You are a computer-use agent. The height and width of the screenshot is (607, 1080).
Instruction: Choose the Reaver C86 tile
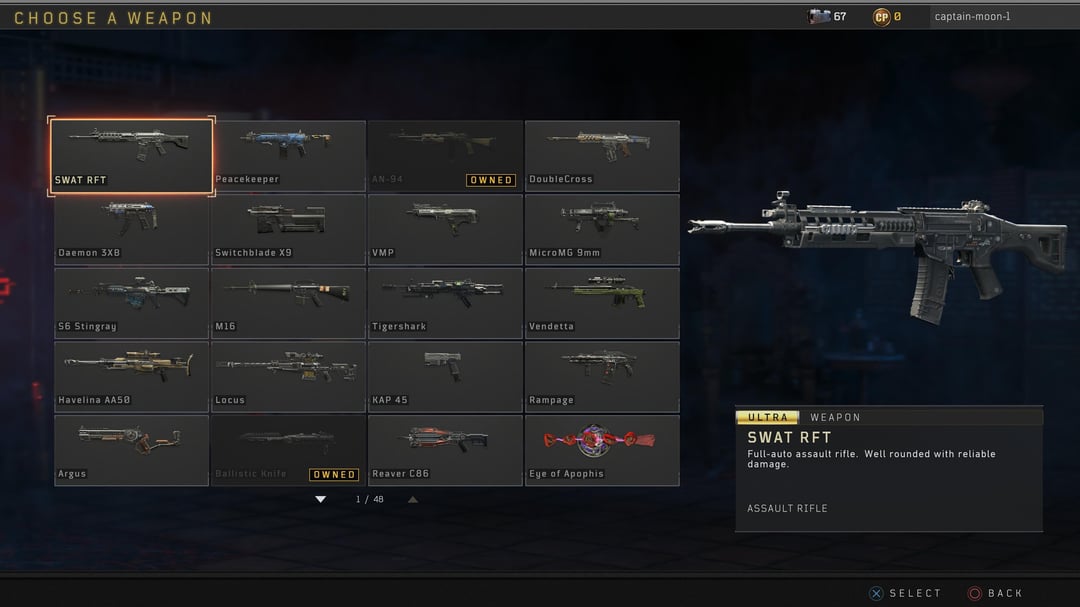point(445,450)
